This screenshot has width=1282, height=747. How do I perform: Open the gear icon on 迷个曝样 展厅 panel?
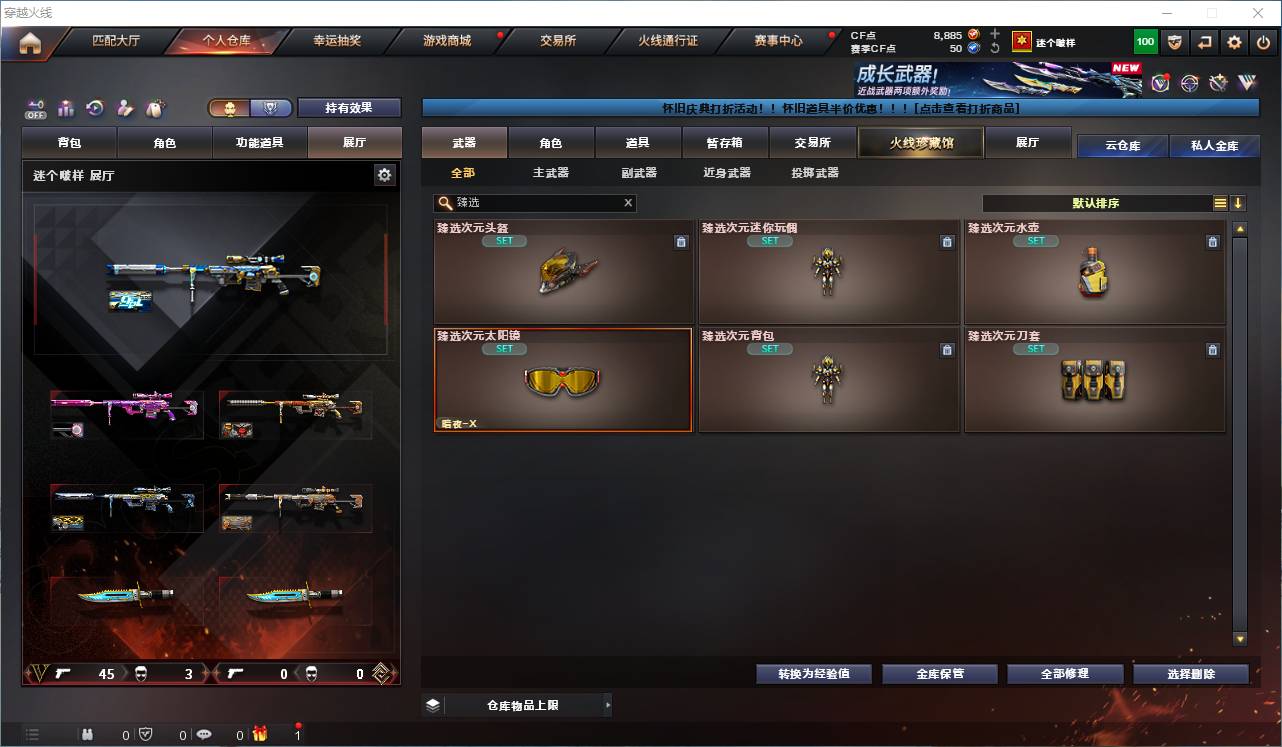coord(385,173)
